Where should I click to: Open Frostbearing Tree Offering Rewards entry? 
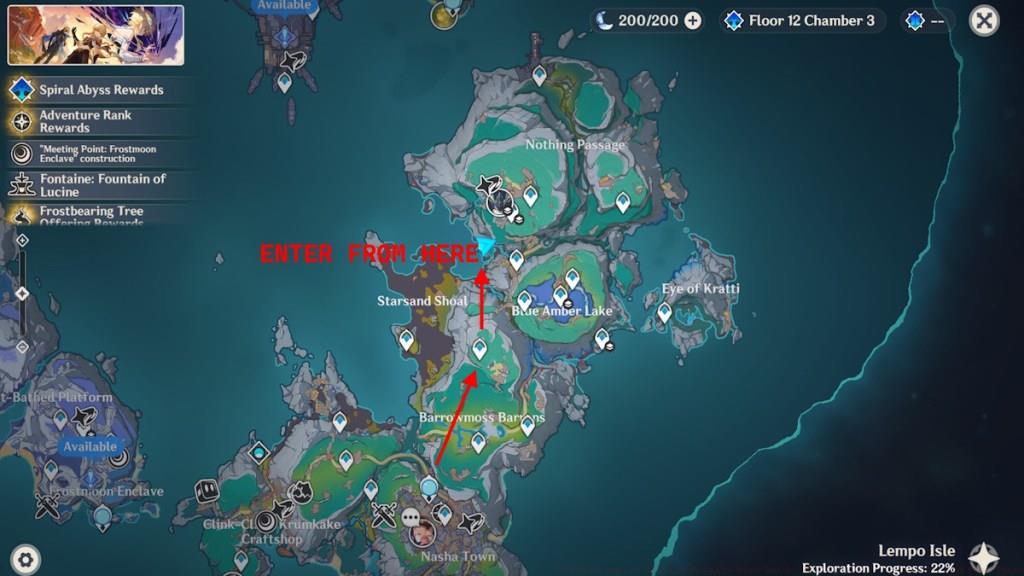(100, 212)
